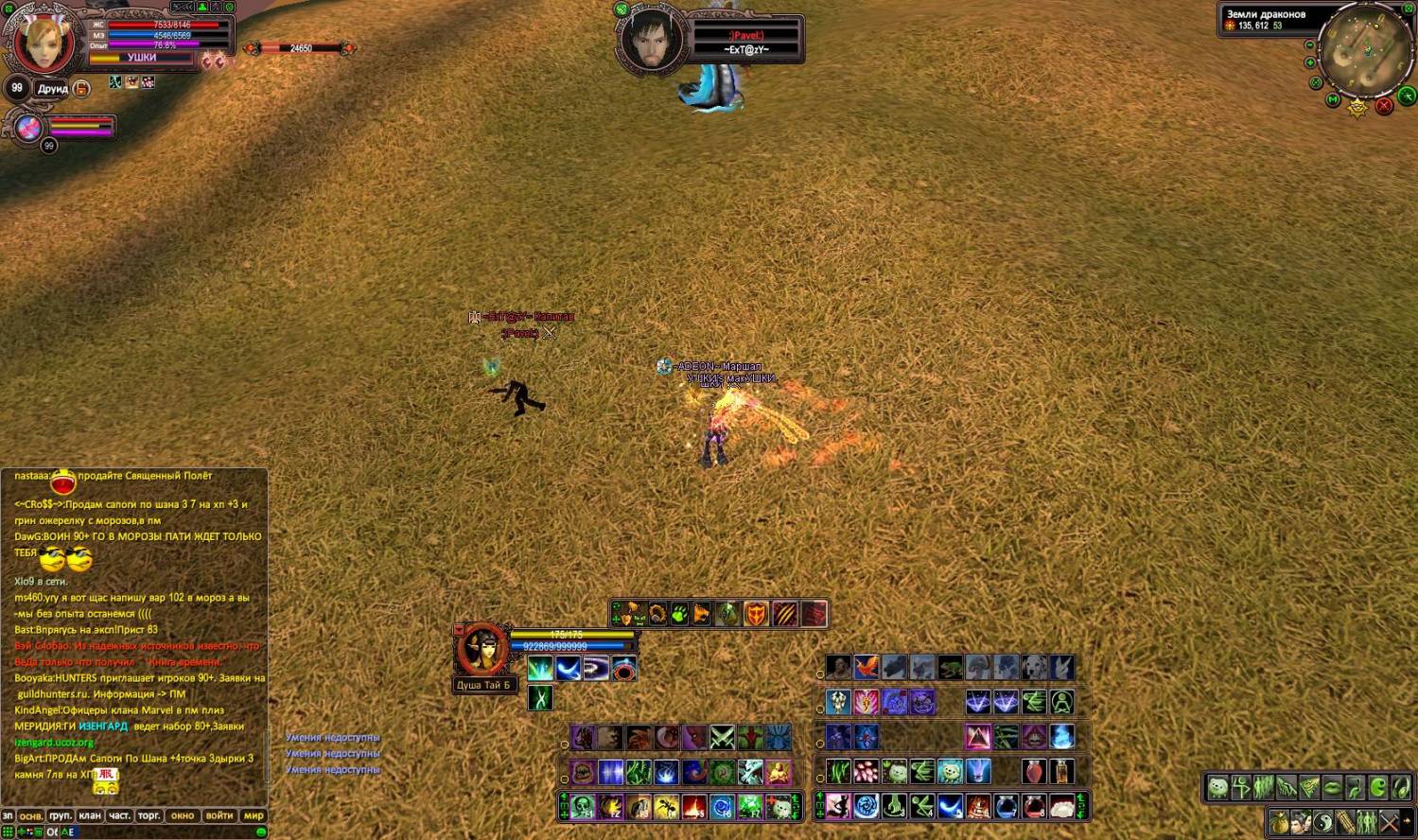Activate the green paw pet command

point(679,615)
